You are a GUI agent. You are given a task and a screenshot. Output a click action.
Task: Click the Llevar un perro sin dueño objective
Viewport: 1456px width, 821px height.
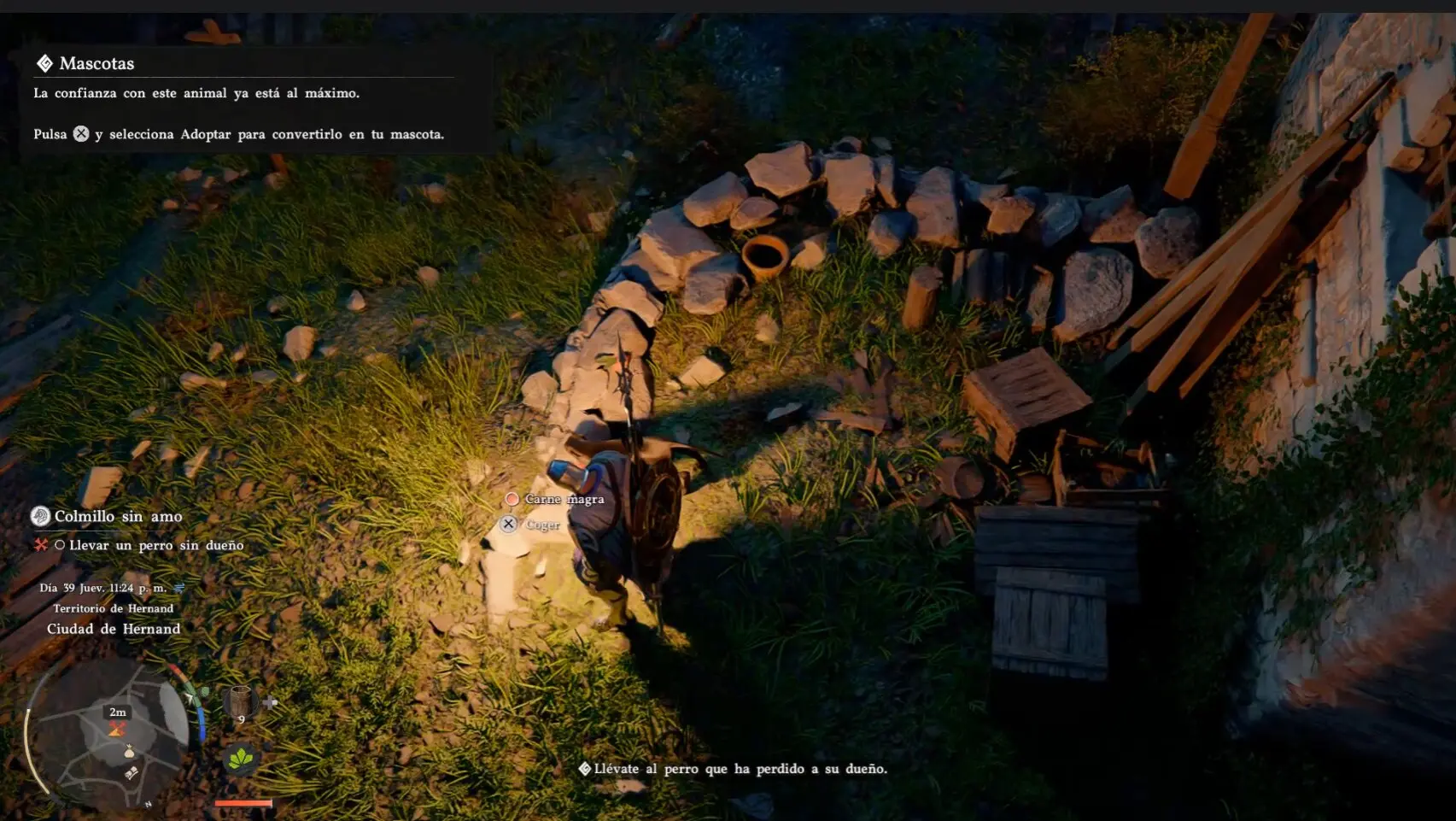[x=155, y=545]
